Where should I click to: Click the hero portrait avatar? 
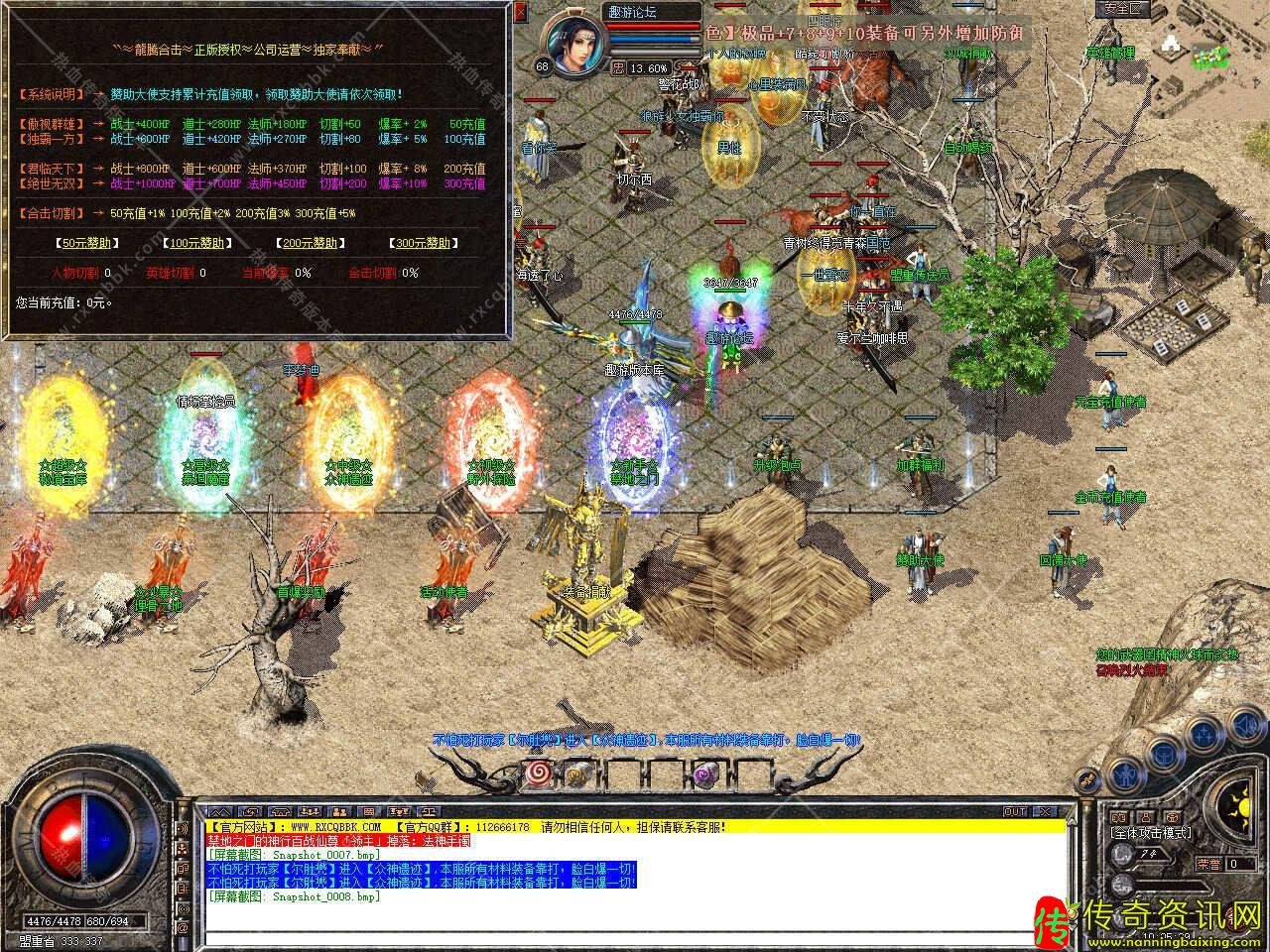tap(574, 40)
